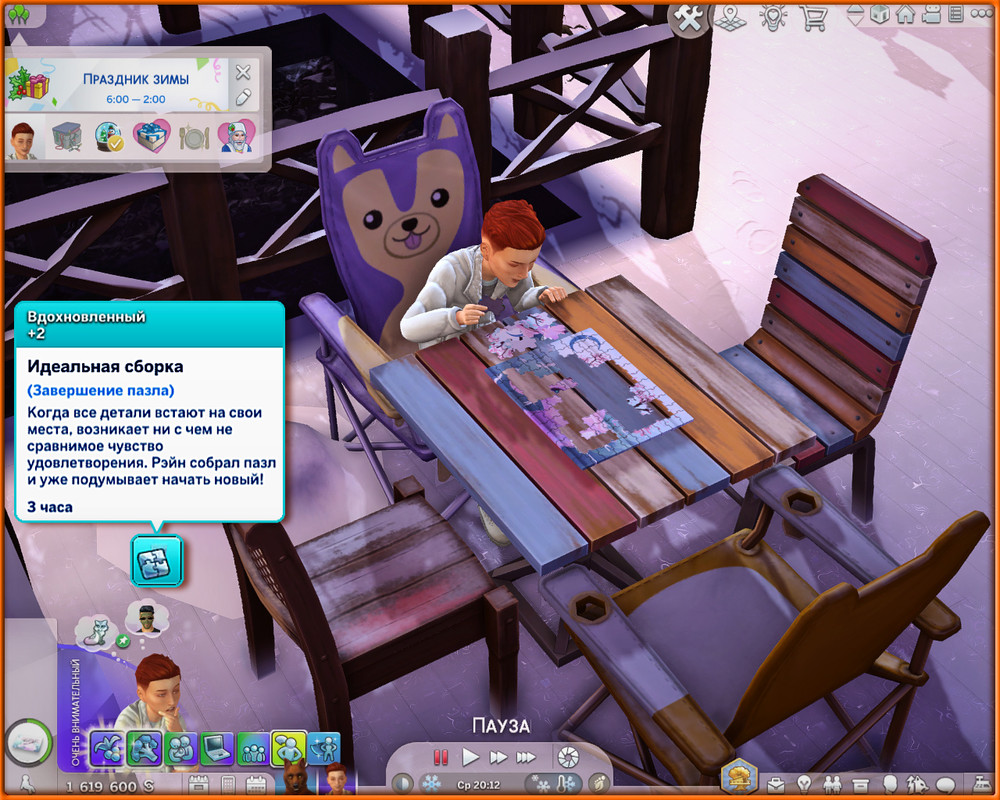The height and width of the screenshot is (800, 1000).
Task: Resume the game at normal speed
Action: (469, 757)
